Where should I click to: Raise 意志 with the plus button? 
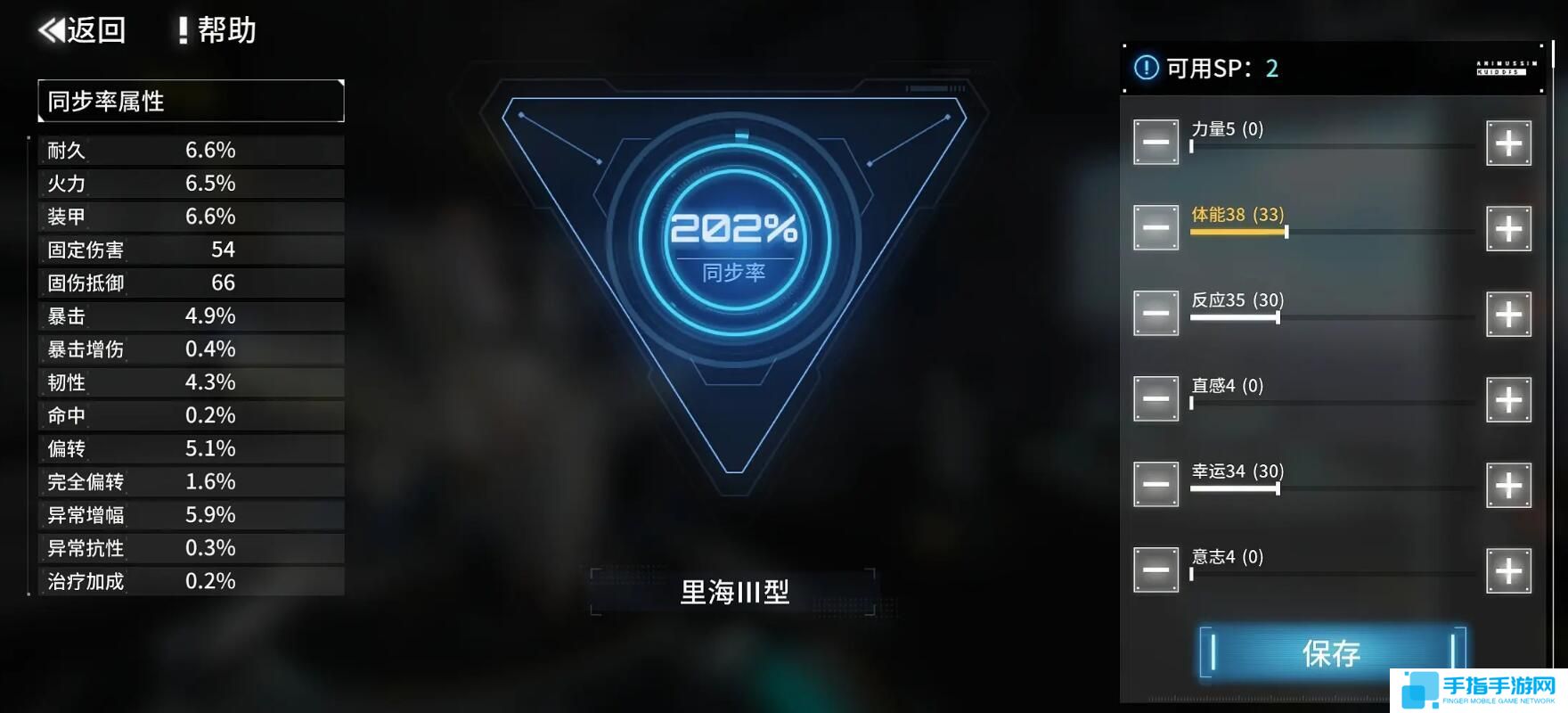click(1508, 571)
